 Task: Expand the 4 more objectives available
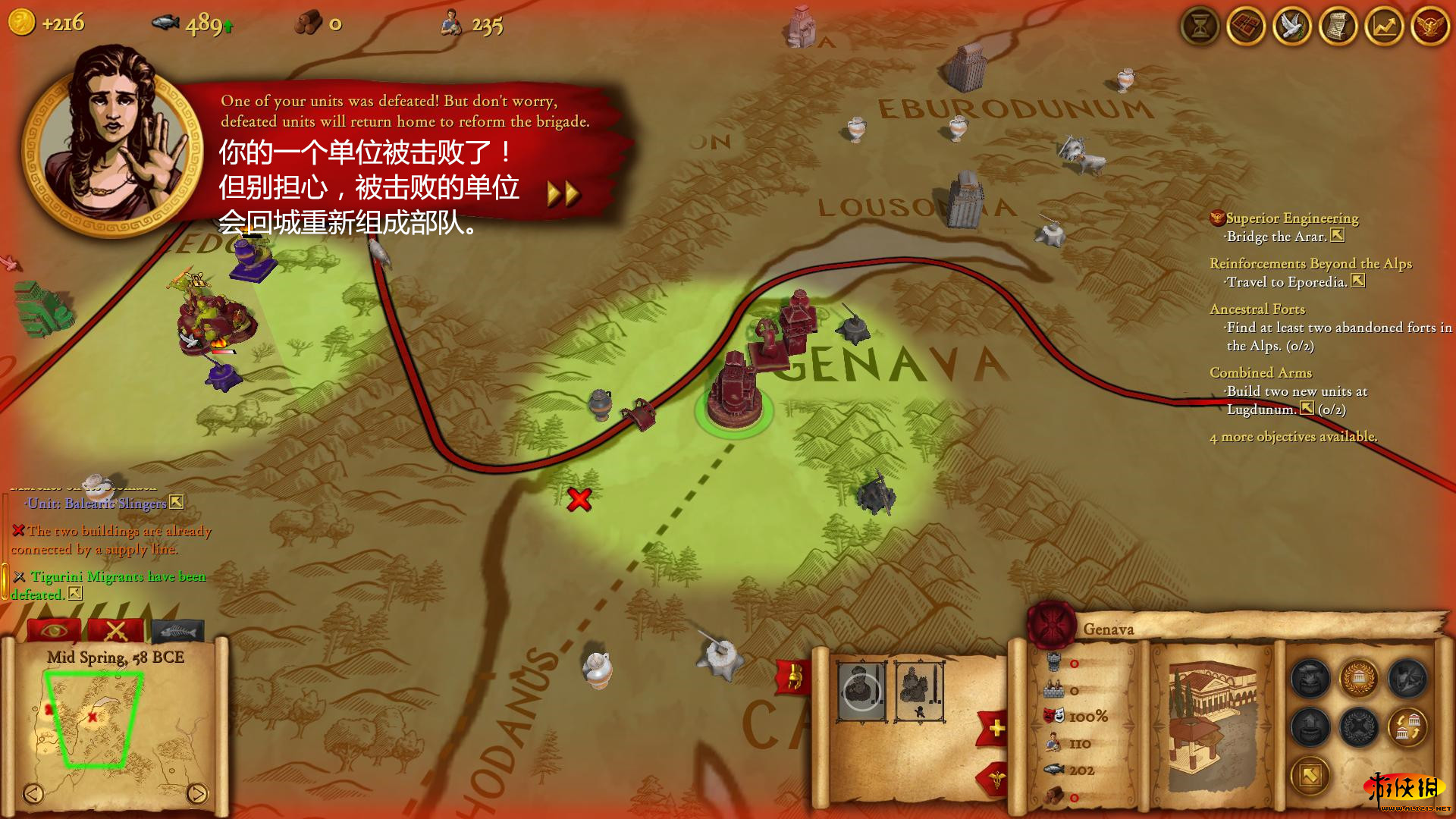[1293, 437]
